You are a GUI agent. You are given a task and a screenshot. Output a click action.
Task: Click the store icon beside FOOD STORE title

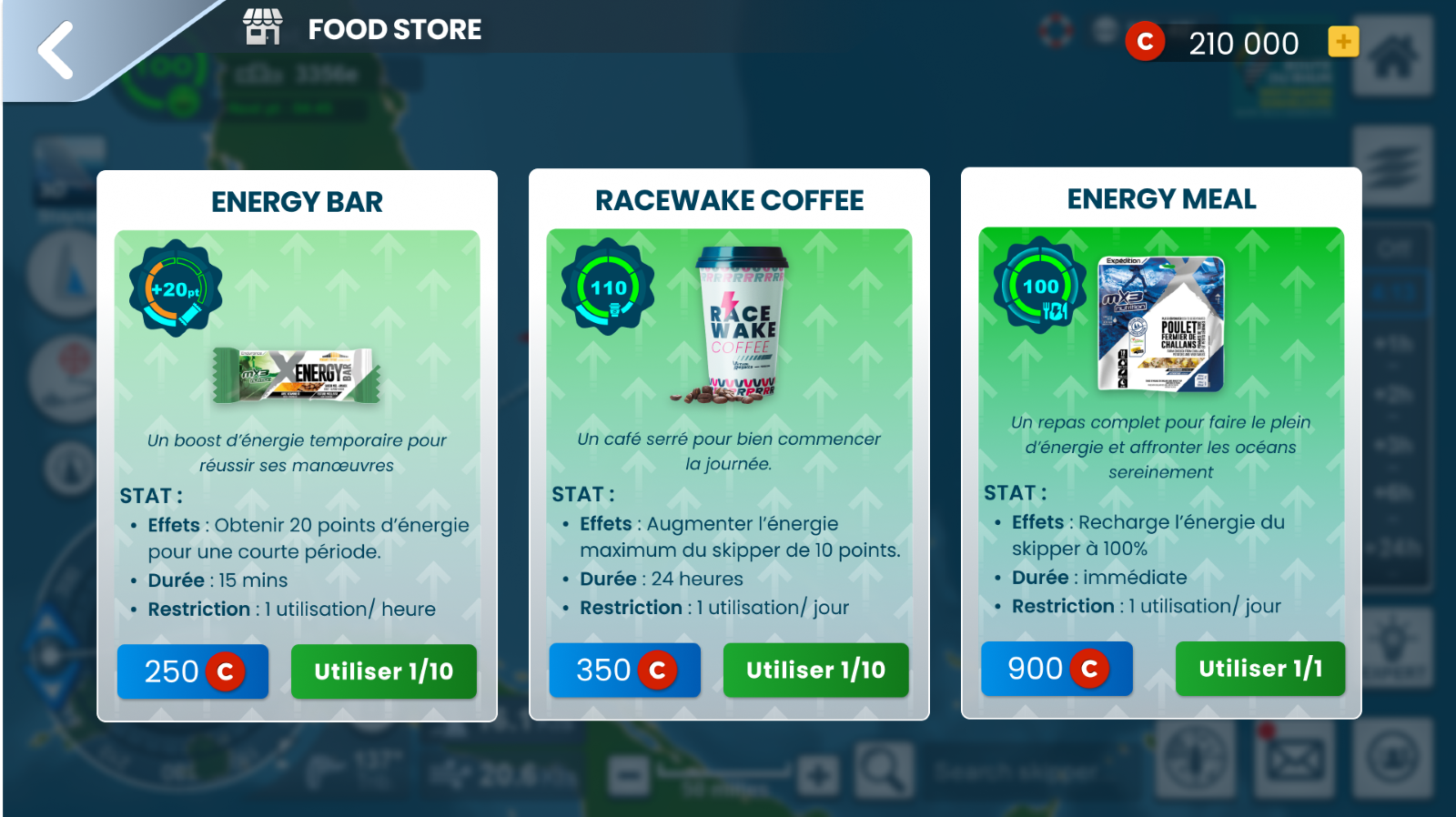(x=263, y=27)
